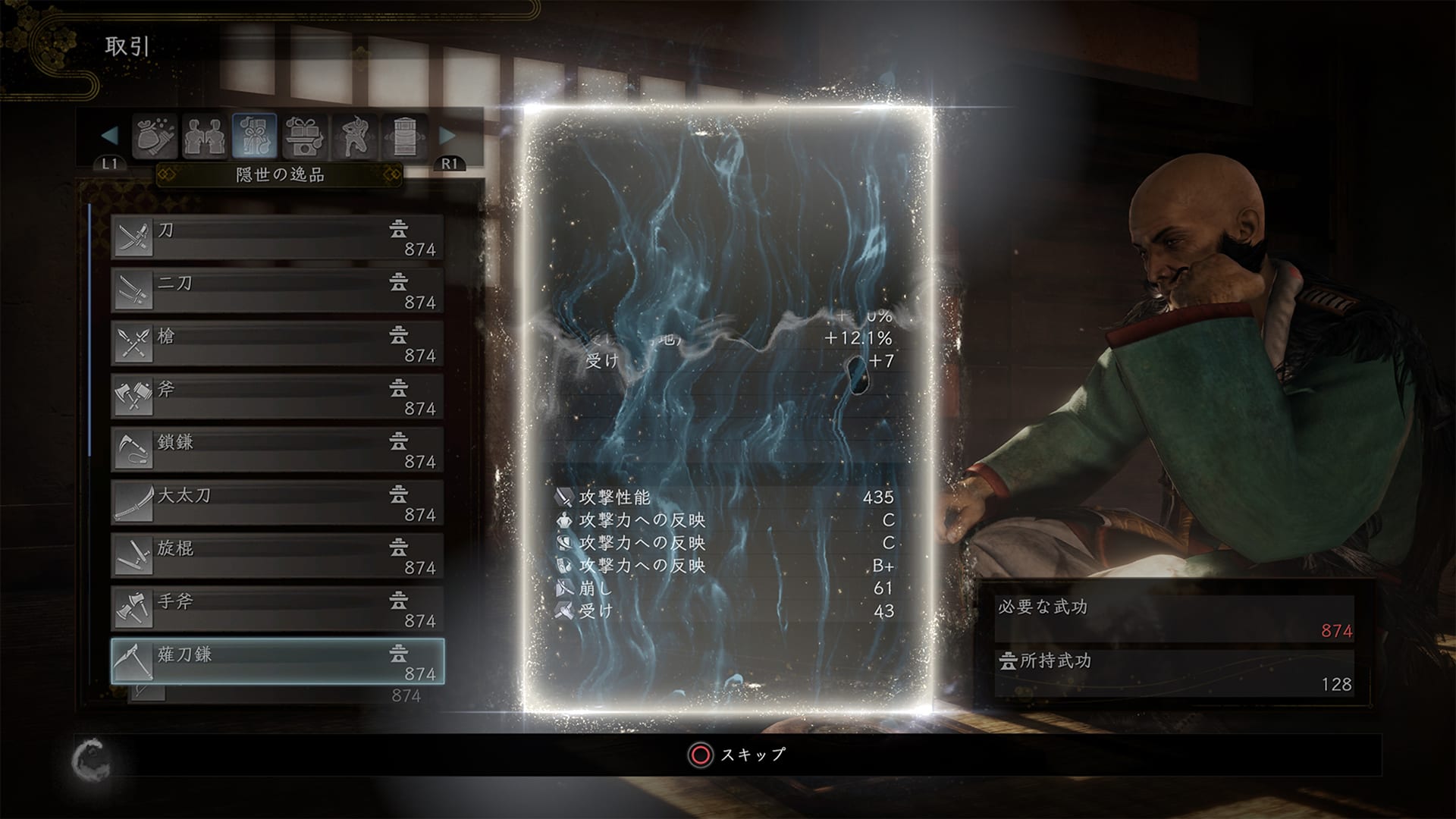Viewport: 1456px width, 819px height.
Task: Switch to the storage cabinet tab
Action: (x=405, y=136)
